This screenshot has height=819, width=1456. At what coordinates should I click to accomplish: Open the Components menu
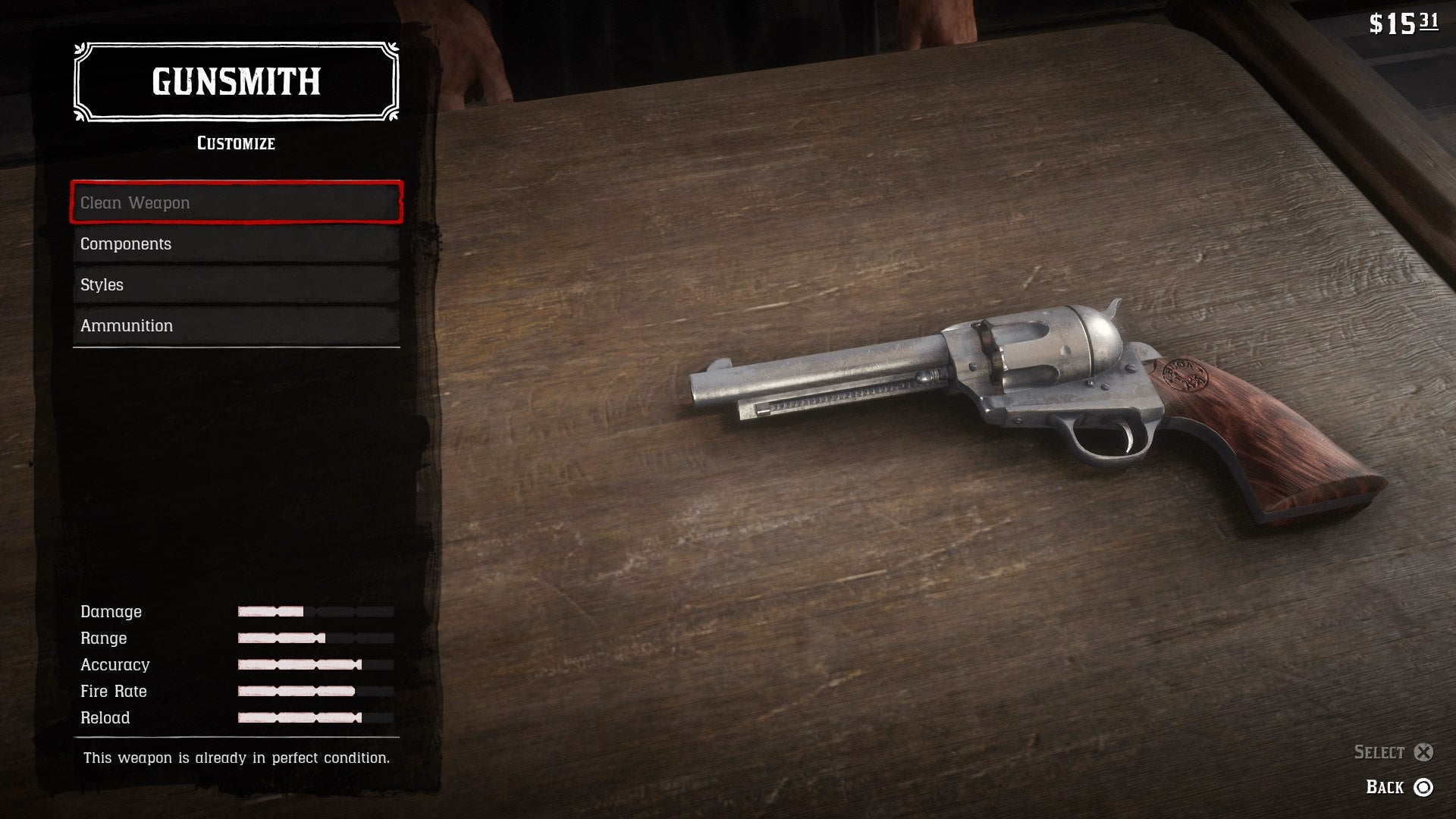236,243
